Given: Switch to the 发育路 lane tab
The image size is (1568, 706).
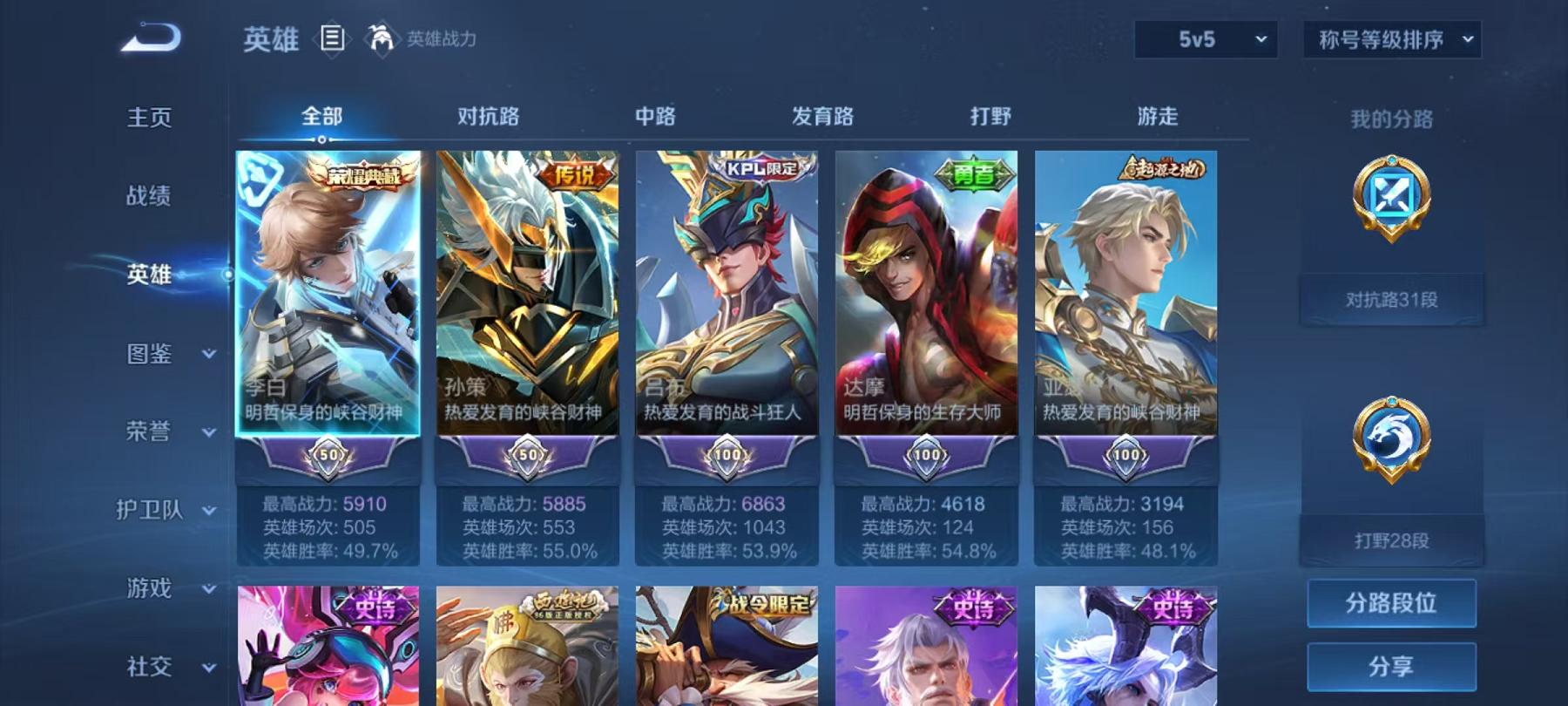Looking at the screenshot, I should [x=821, y=115].
